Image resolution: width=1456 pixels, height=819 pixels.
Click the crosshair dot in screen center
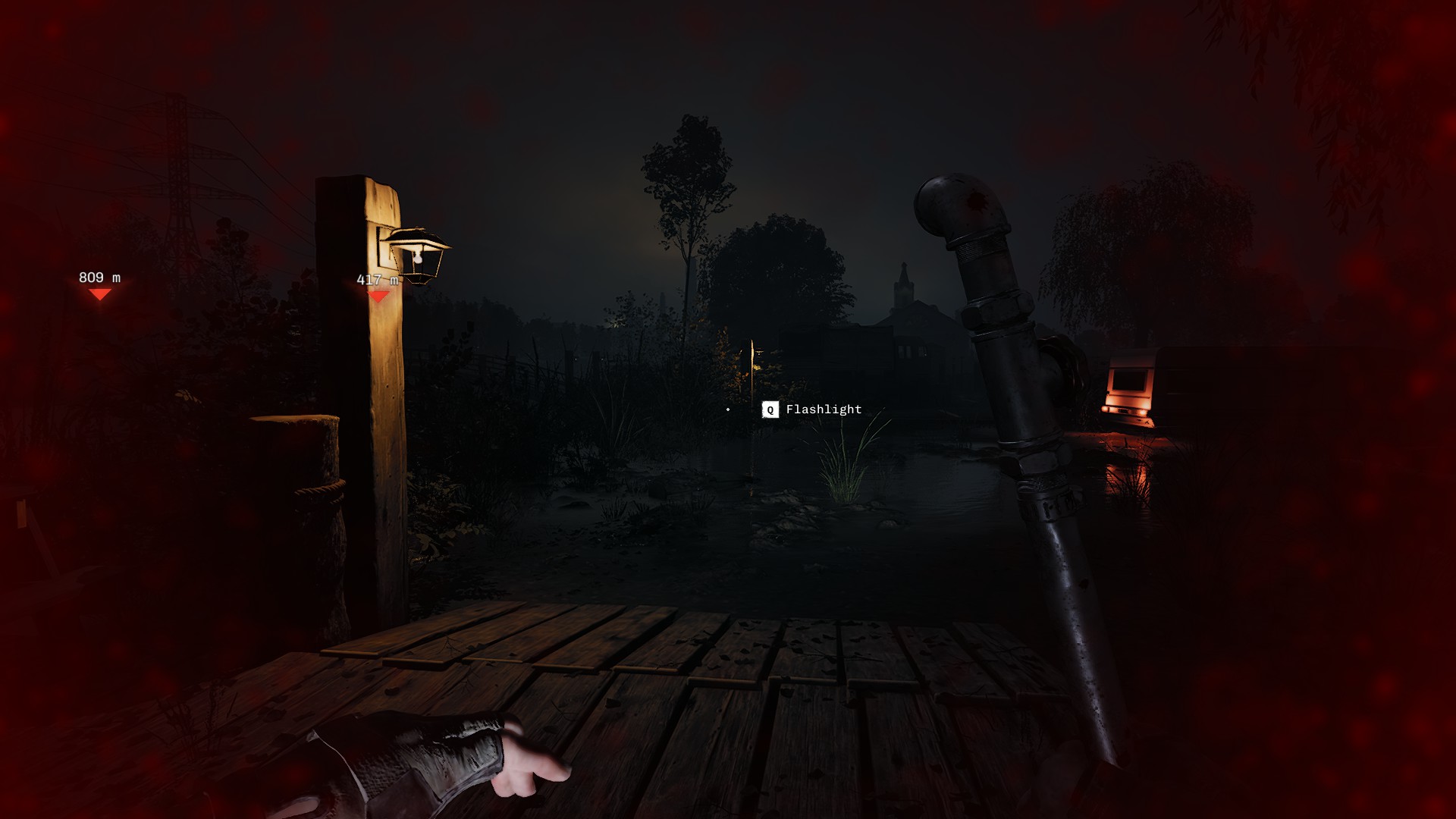coord(729,409)
